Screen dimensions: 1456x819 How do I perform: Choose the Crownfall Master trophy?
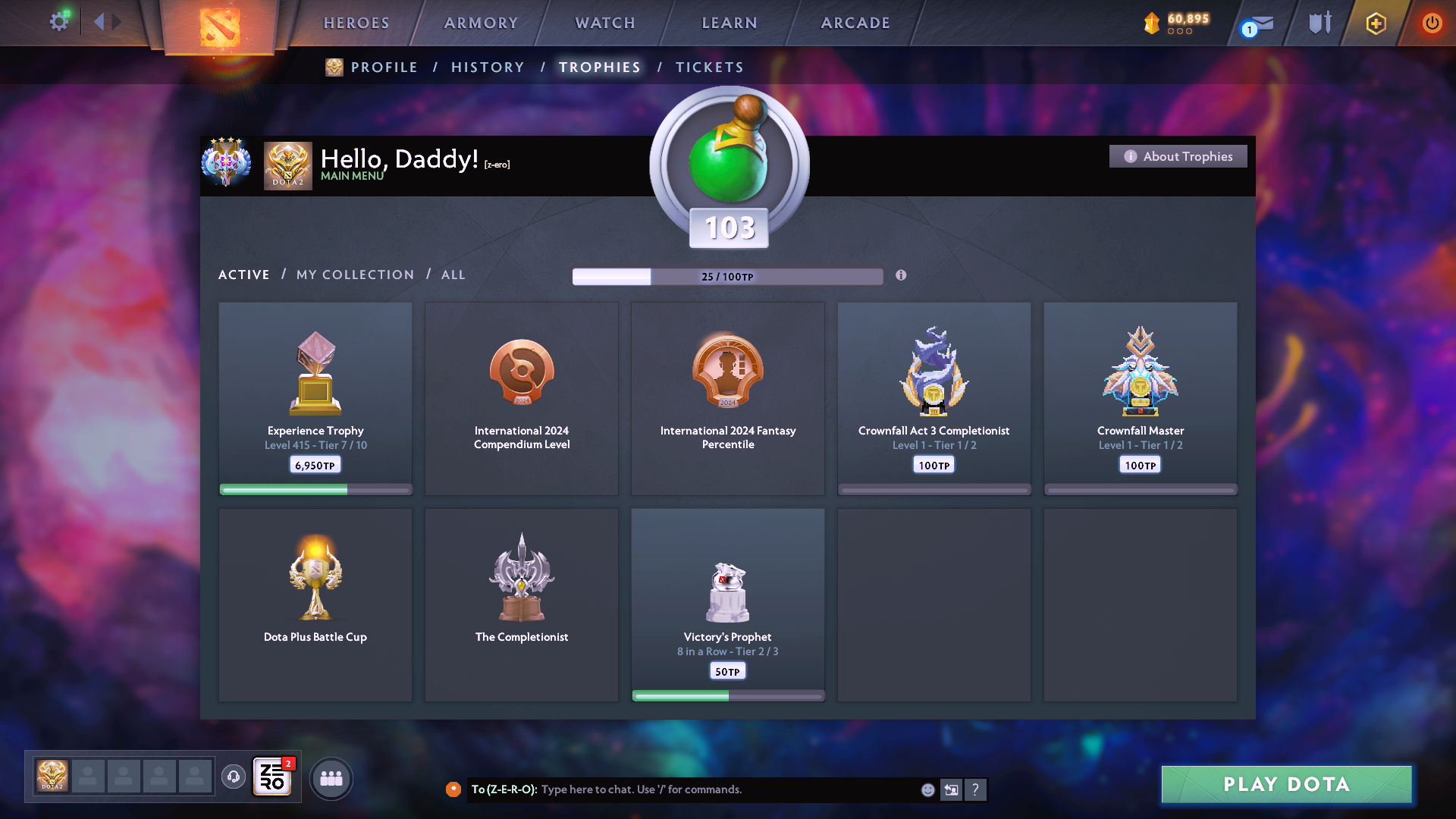1140,398
